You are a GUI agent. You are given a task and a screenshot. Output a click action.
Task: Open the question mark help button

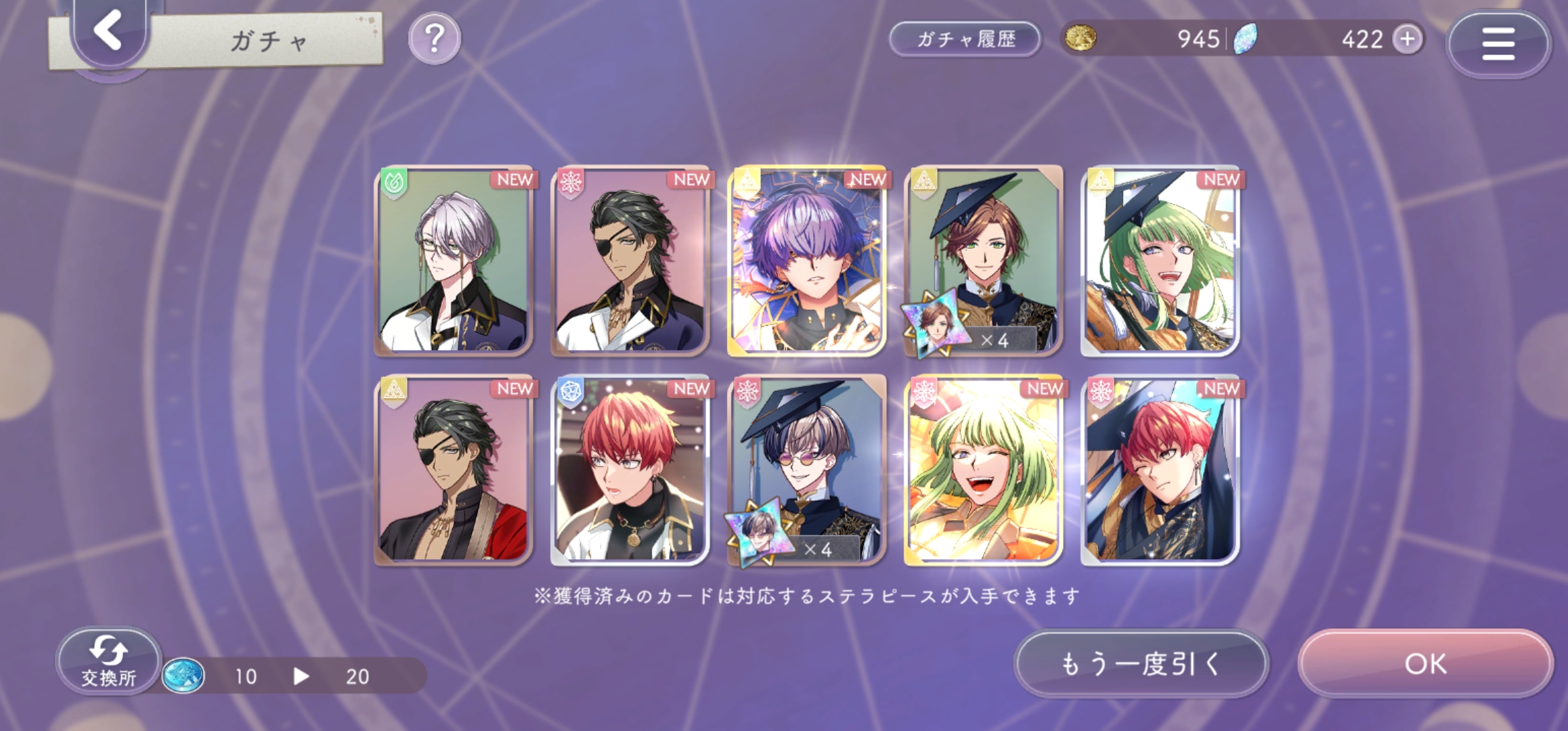pos(435,39)
